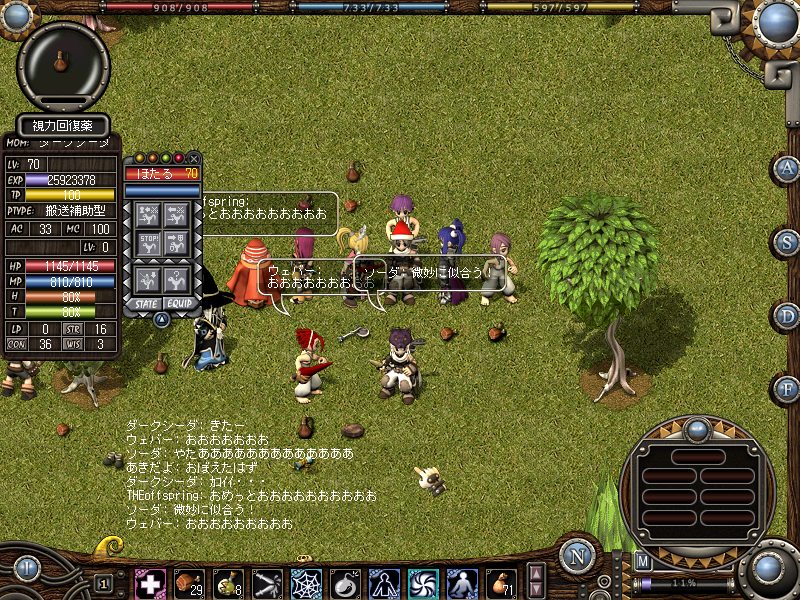Issue the STOP! pet command

(x=148, y=243)
